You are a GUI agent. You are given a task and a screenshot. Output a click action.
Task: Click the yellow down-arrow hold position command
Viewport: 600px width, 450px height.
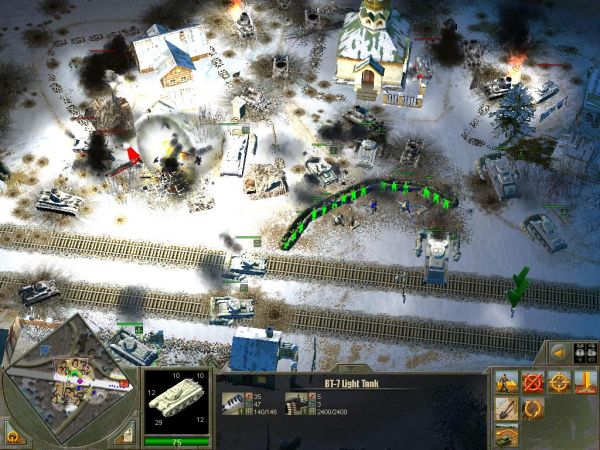(585, 383)
